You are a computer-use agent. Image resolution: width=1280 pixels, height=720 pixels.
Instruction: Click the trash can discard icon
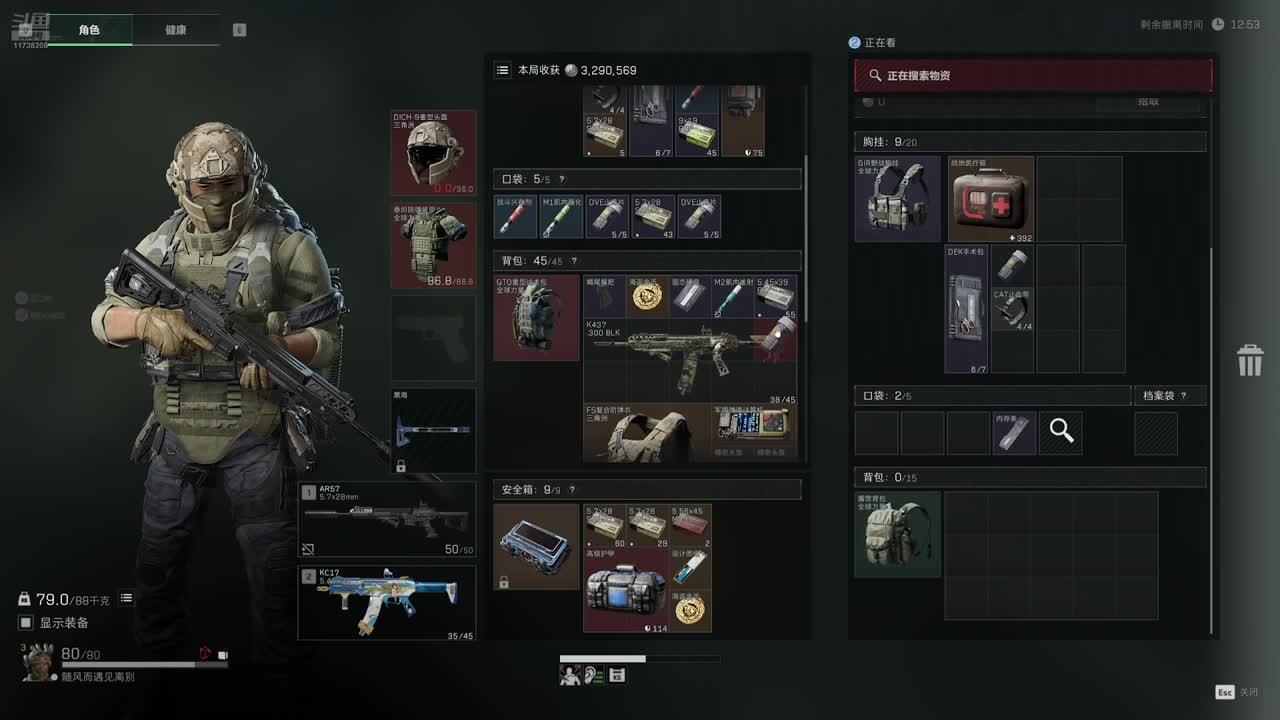coord(1250,360)
